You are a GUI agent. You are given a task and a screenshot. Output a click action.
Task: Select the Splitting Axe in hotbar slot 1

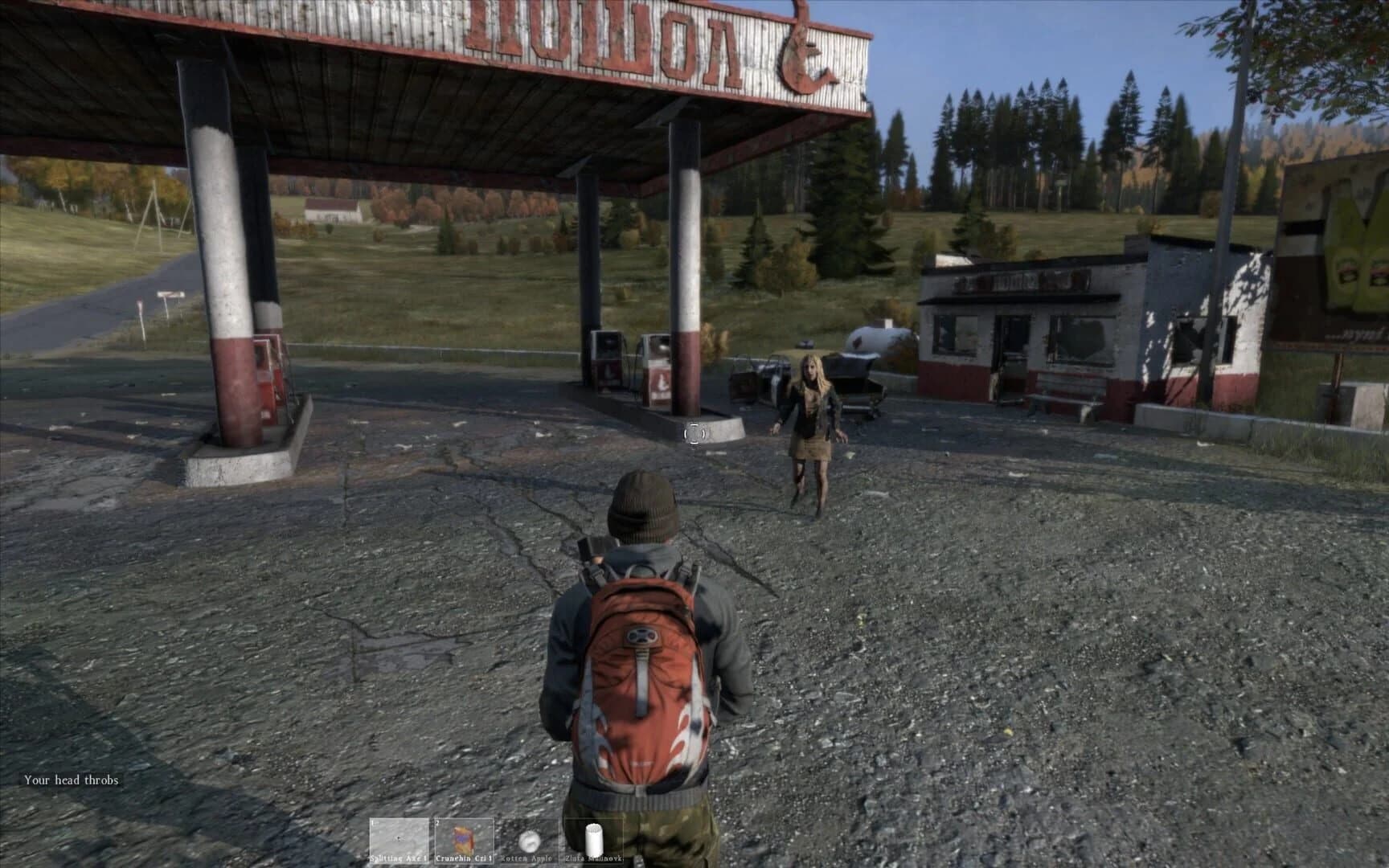399,836
